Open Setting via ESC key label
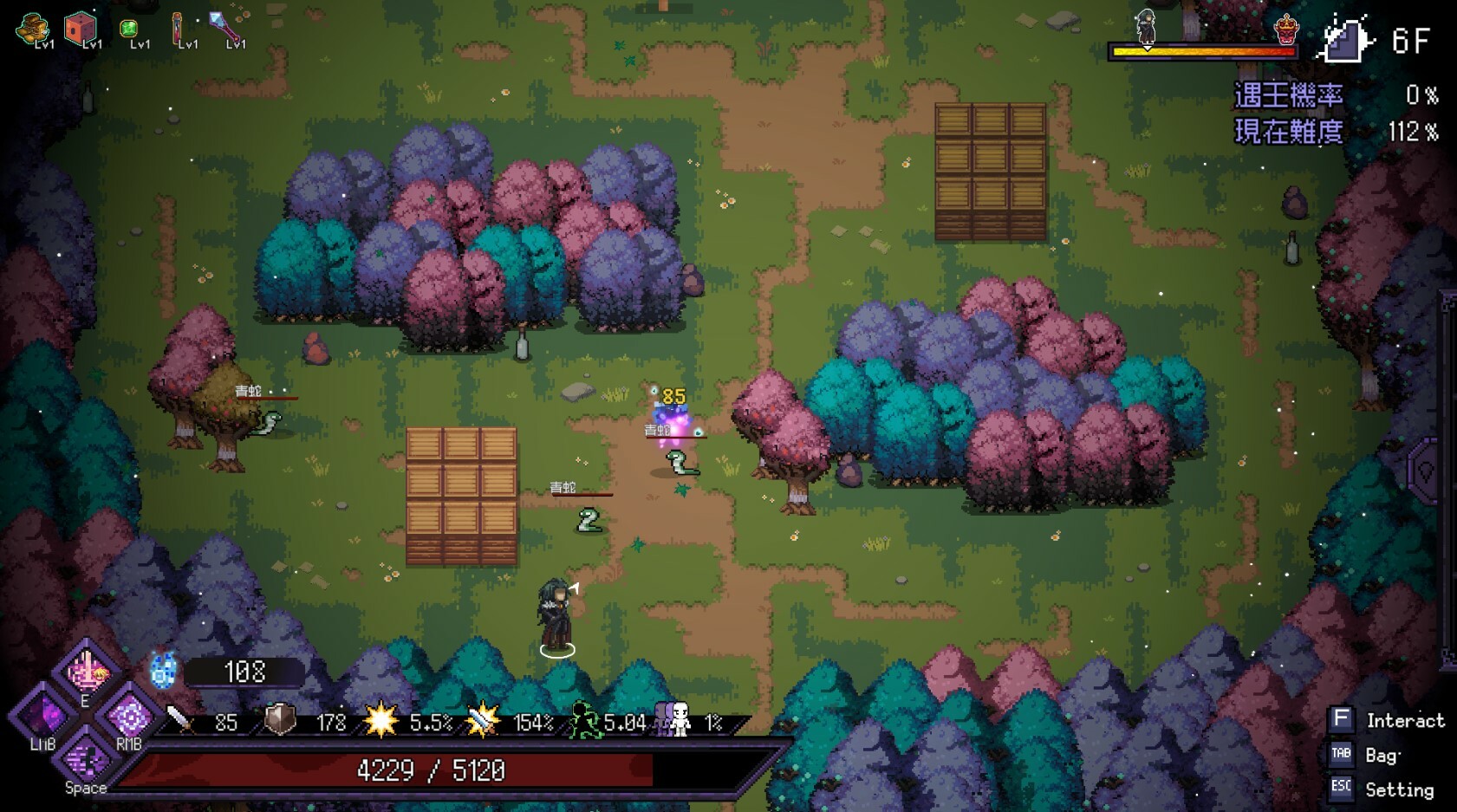Viewport: 1457px width, 812px height. click(x=1340, y=787)
